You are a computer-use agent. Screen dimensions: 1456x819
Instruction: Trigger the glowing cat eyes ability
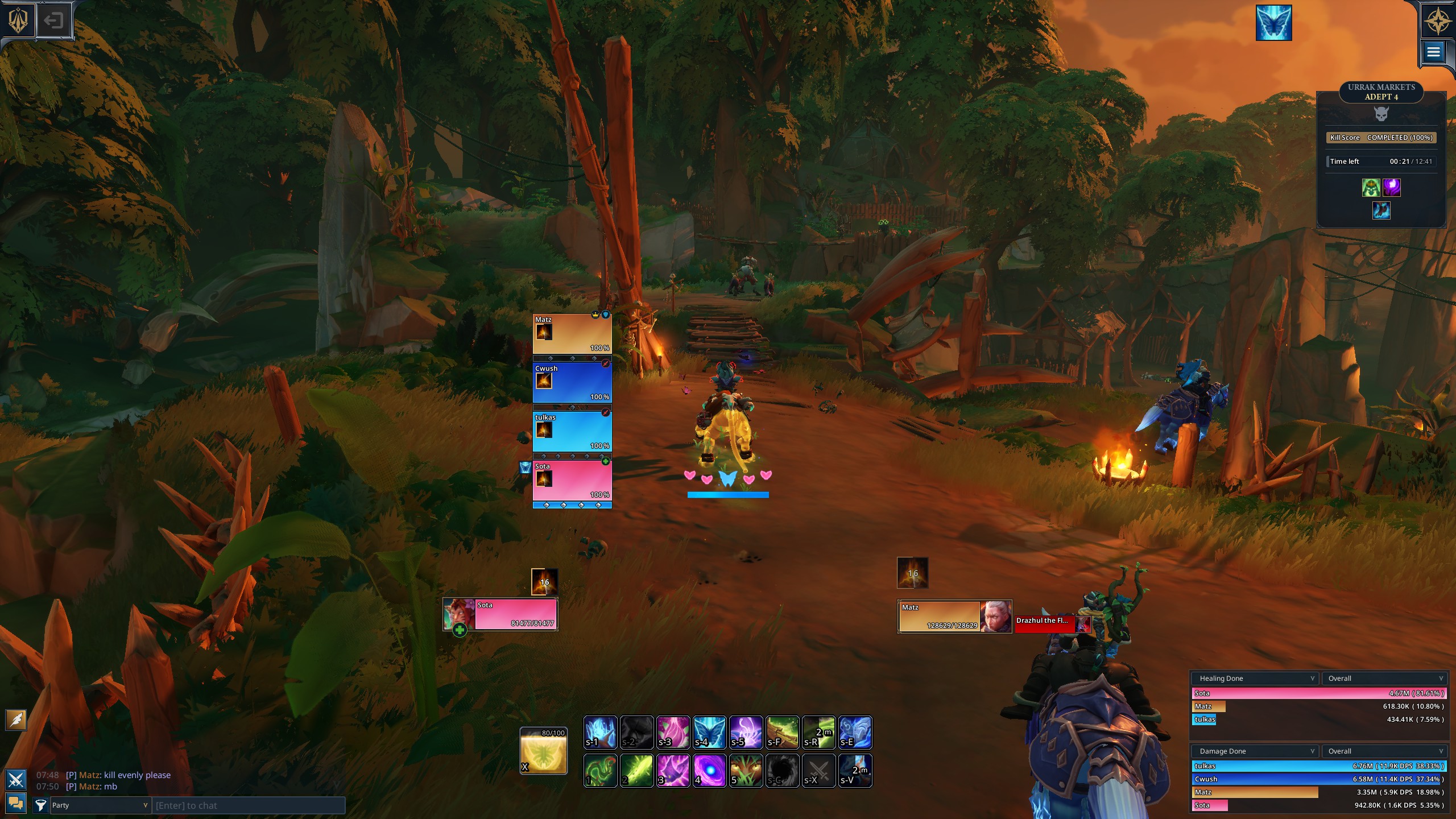pos(746,771)
